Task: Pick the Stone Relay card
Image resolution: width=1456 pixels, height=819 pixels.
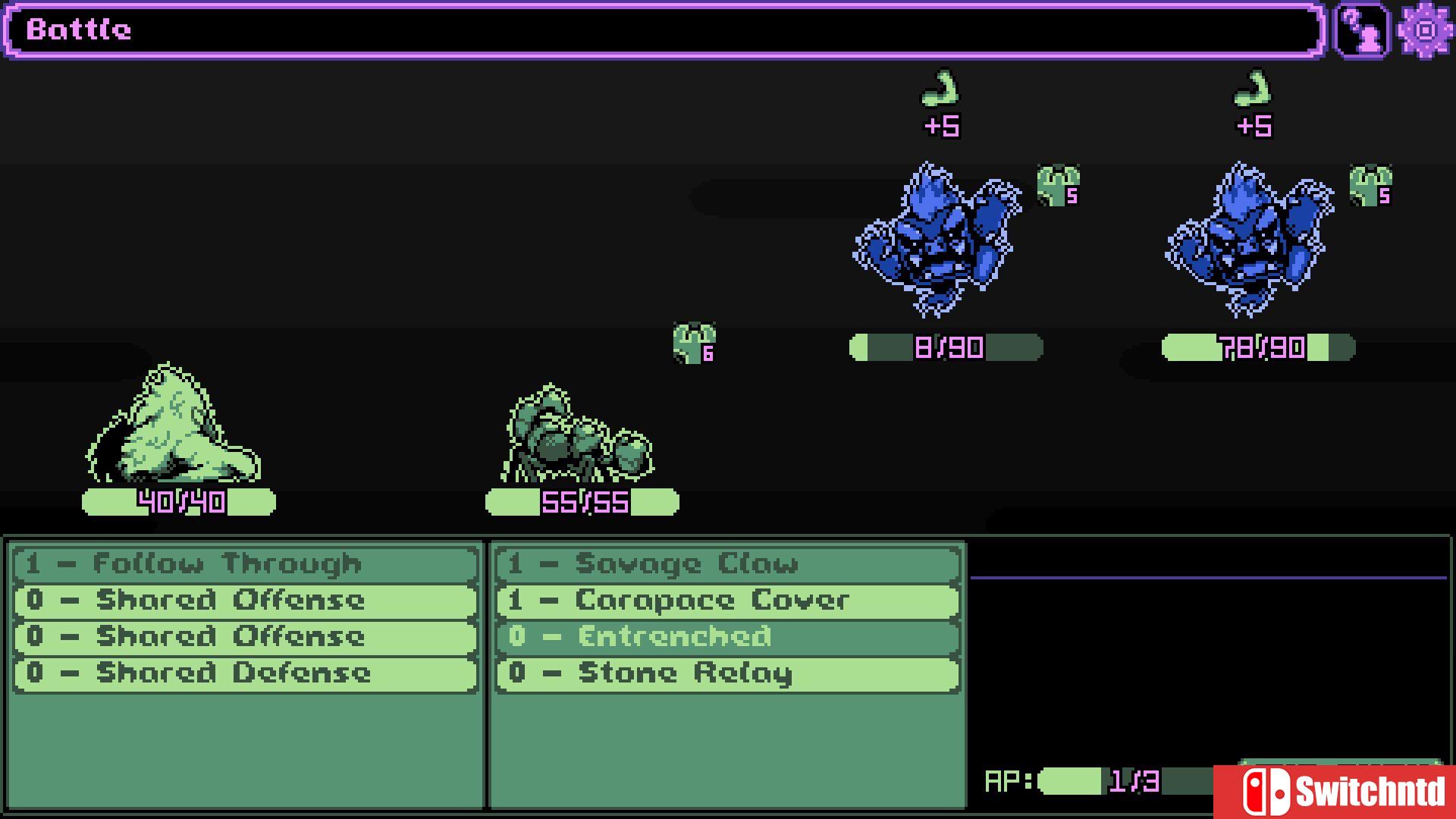Action: click(x=728, y=673)
